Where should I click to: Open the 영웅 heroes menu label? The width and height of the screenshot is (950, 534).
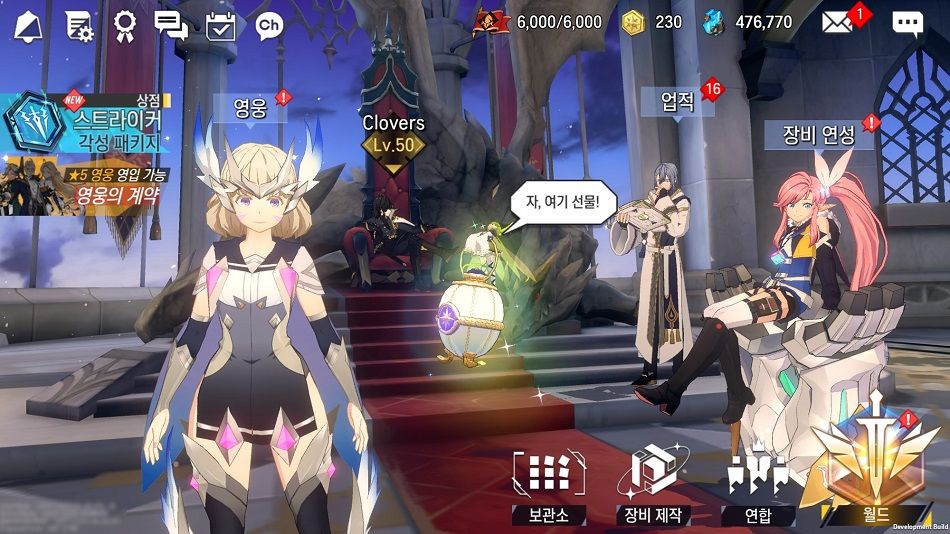[250, 108]
